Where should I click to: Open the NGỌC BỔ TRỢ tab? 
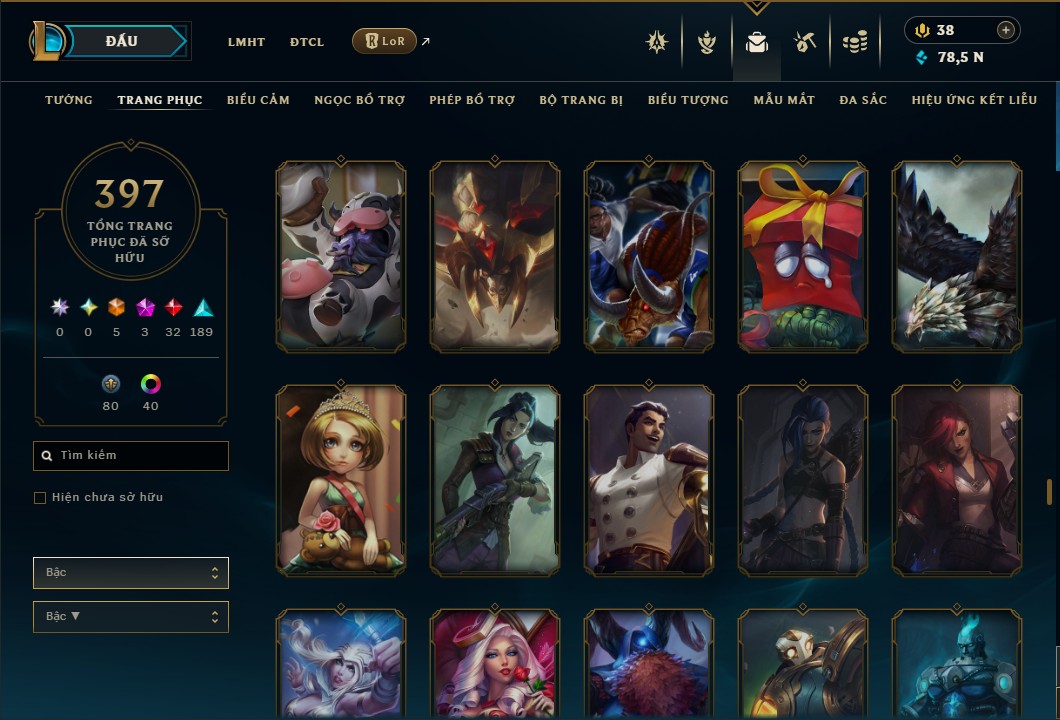[x=359, y=100]
